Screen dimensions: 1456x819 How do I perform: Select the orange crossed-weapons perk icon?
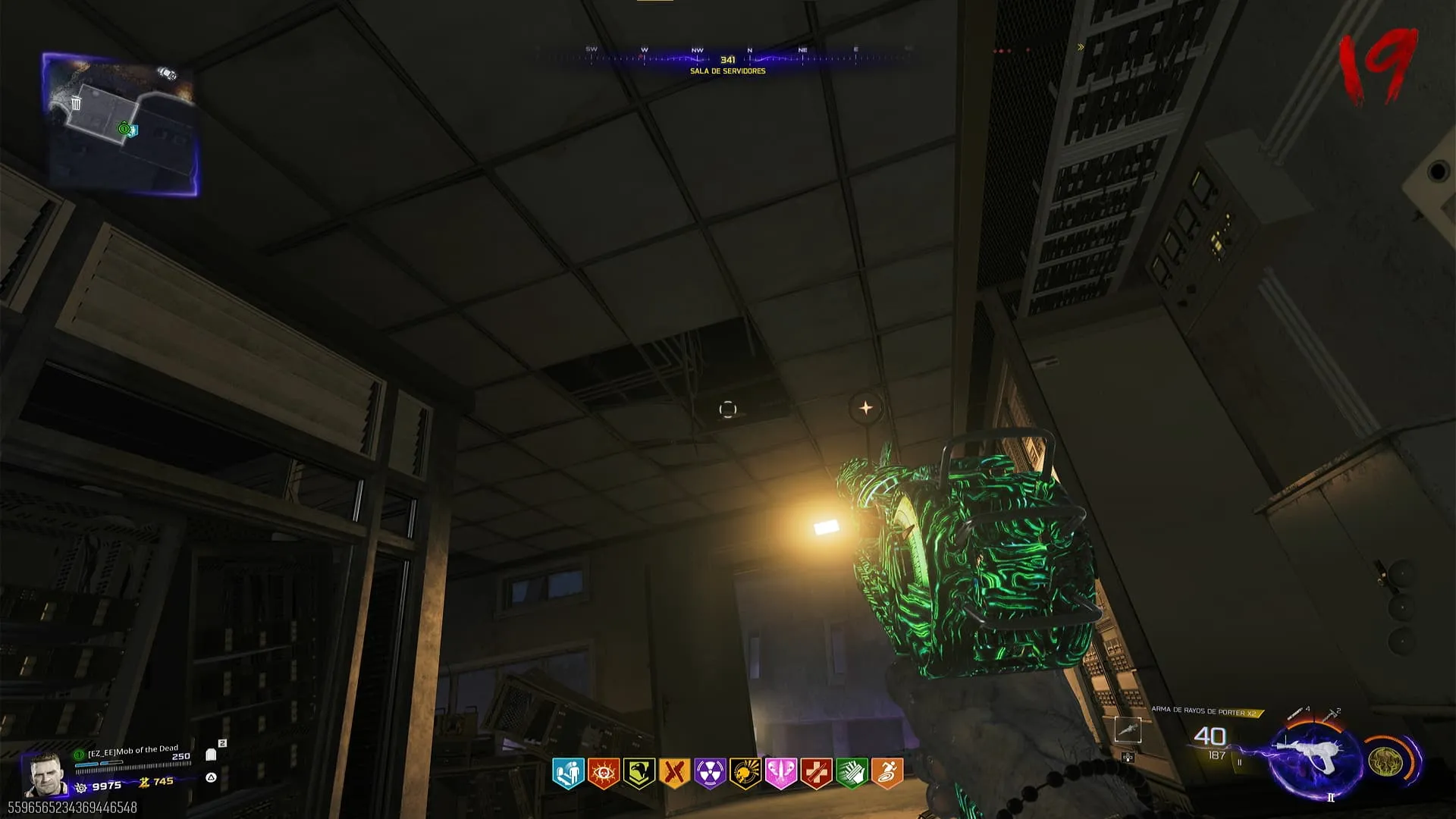pyautogui.click(x=674, y=773)
